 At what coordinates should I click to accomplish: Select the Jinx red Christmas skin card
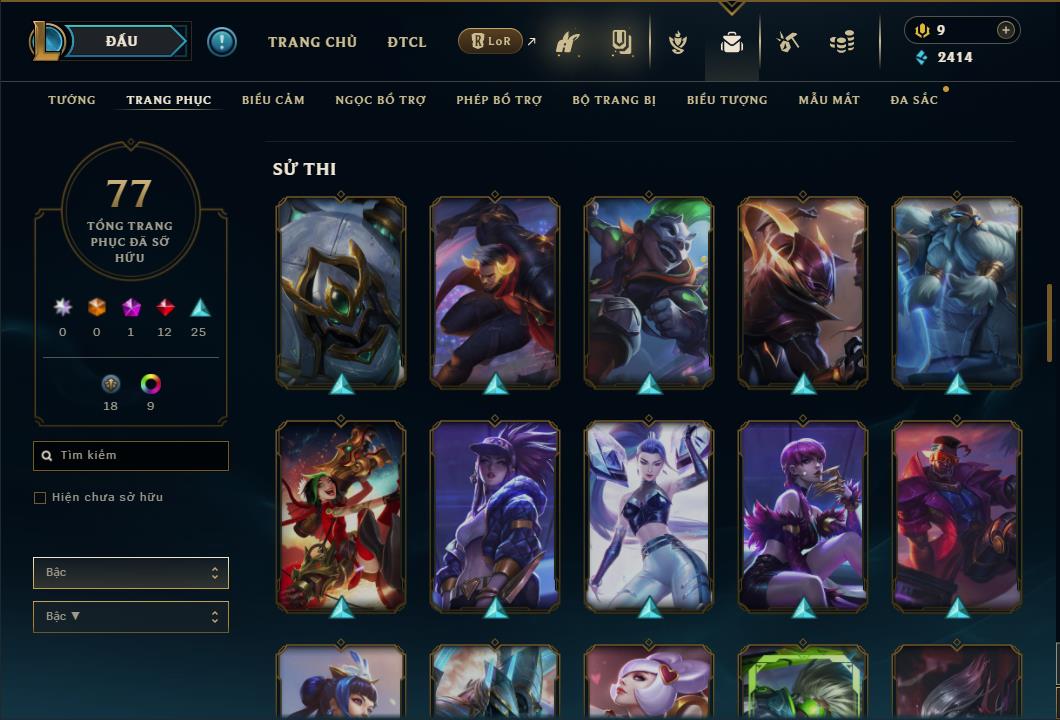[341, 517]
